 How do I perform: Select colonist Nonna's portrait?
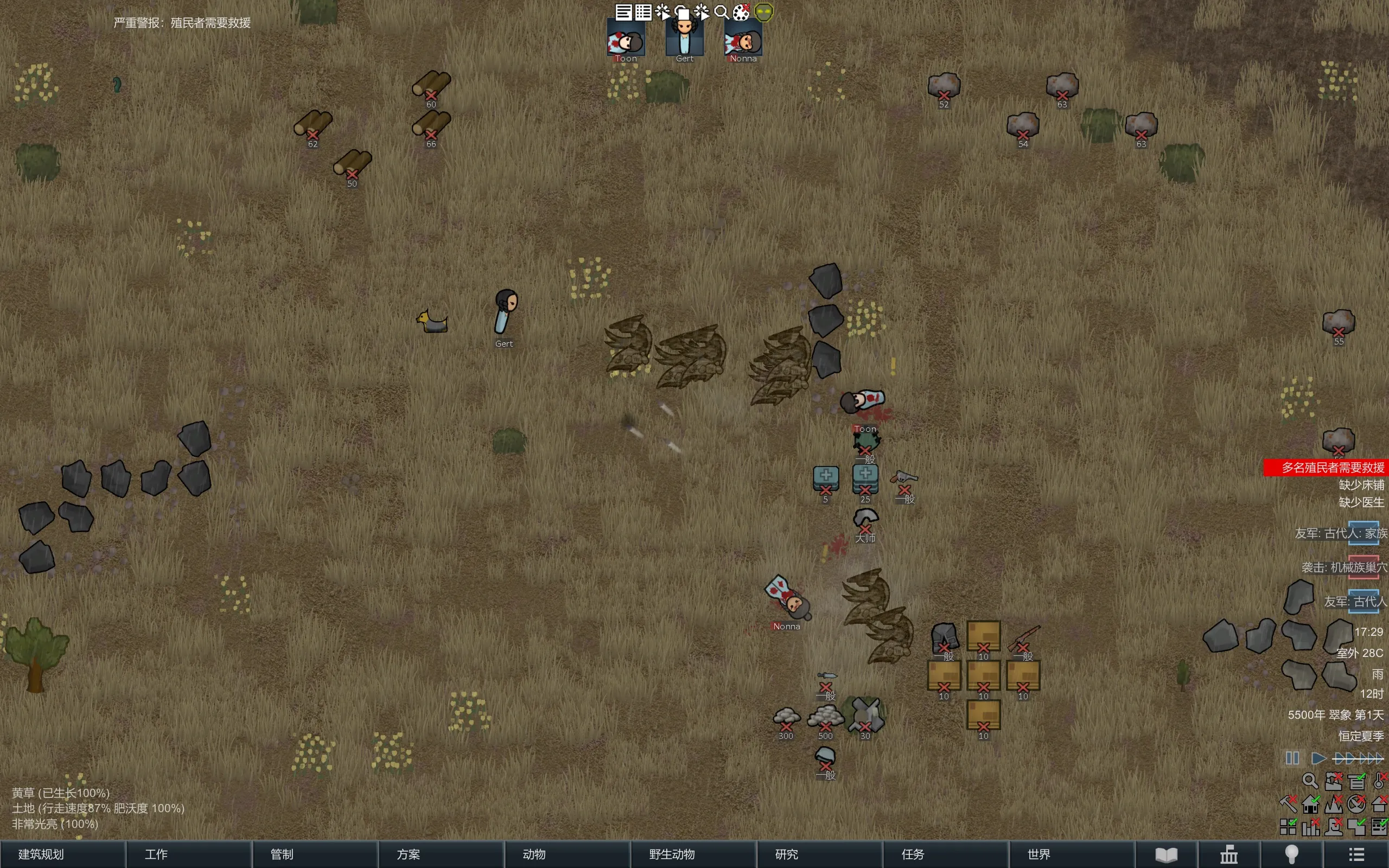(x=743, y=39)
